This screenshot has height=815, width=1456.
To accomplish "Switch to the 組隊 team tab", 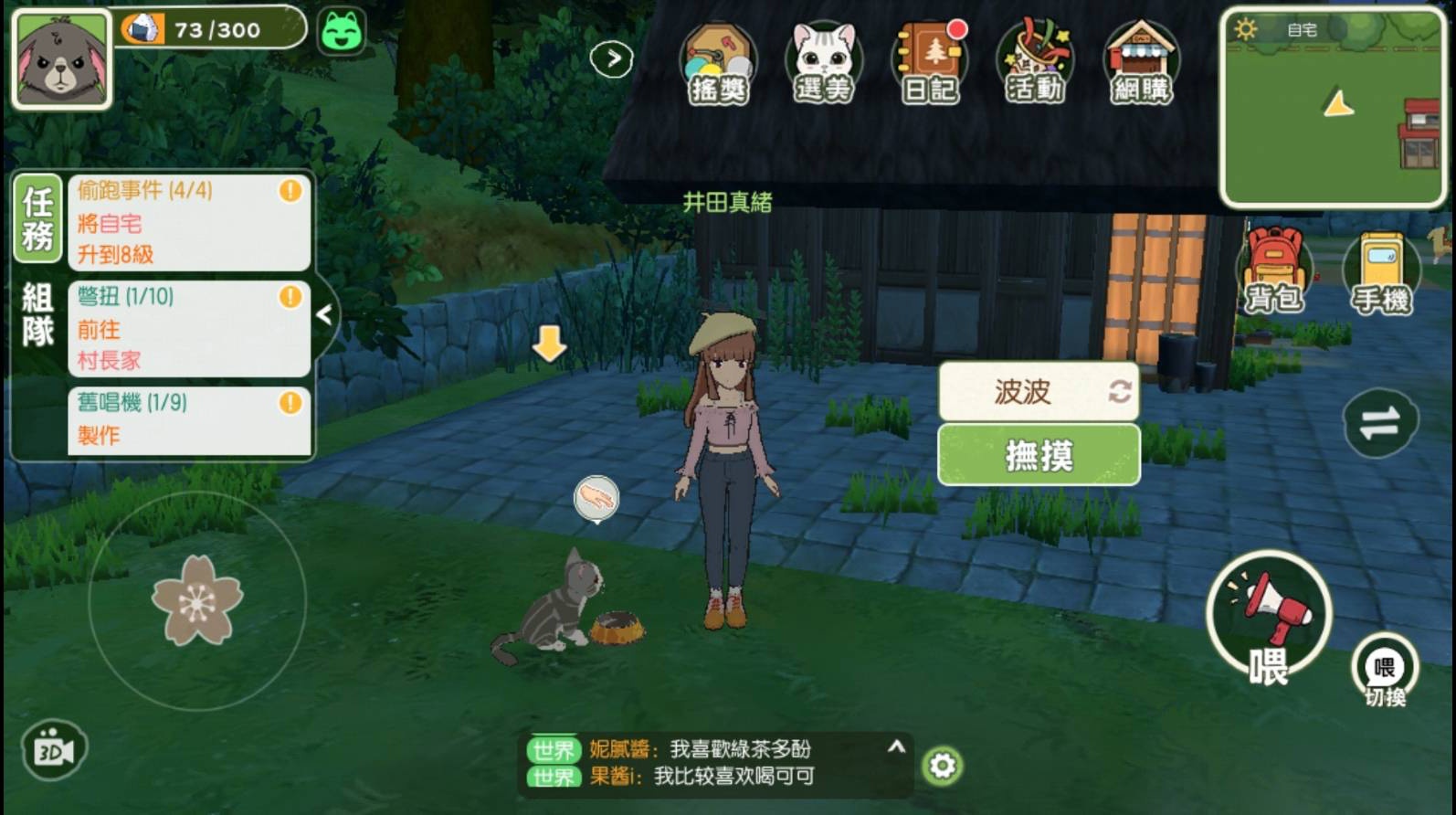I will pyautogui.click(x=37, y=313).
